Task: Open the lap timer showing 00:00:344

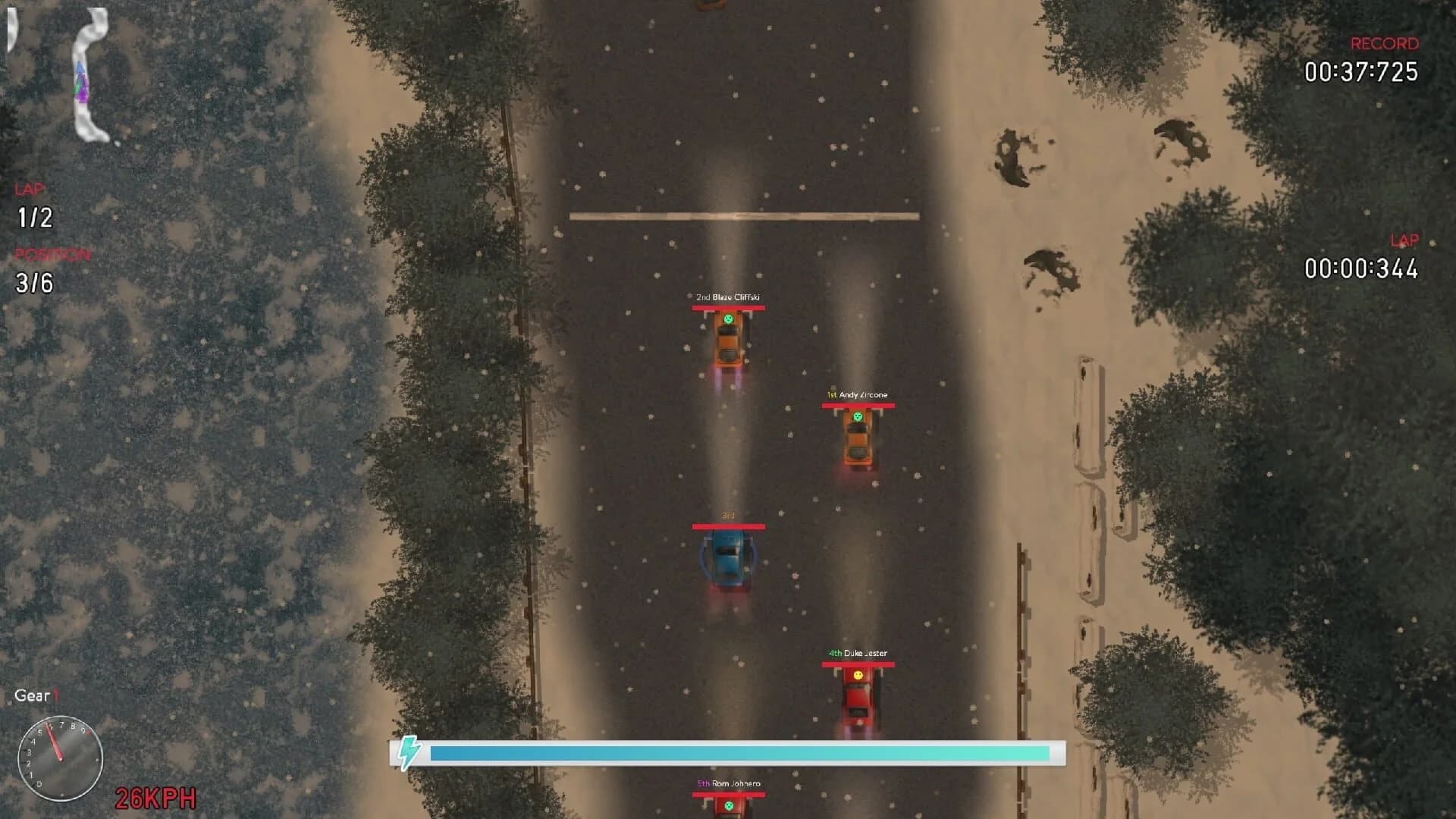Action: click(1362, 267)
